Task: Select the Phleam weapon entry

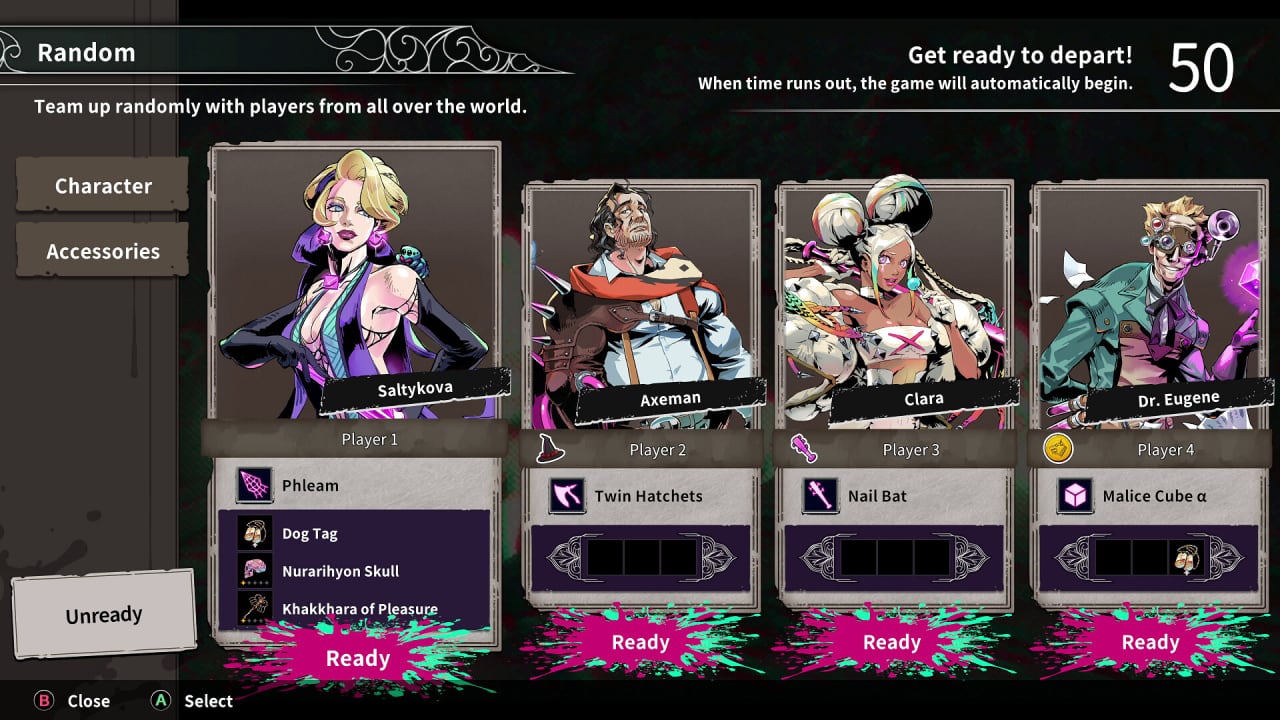Action: (x=310, y=485)
